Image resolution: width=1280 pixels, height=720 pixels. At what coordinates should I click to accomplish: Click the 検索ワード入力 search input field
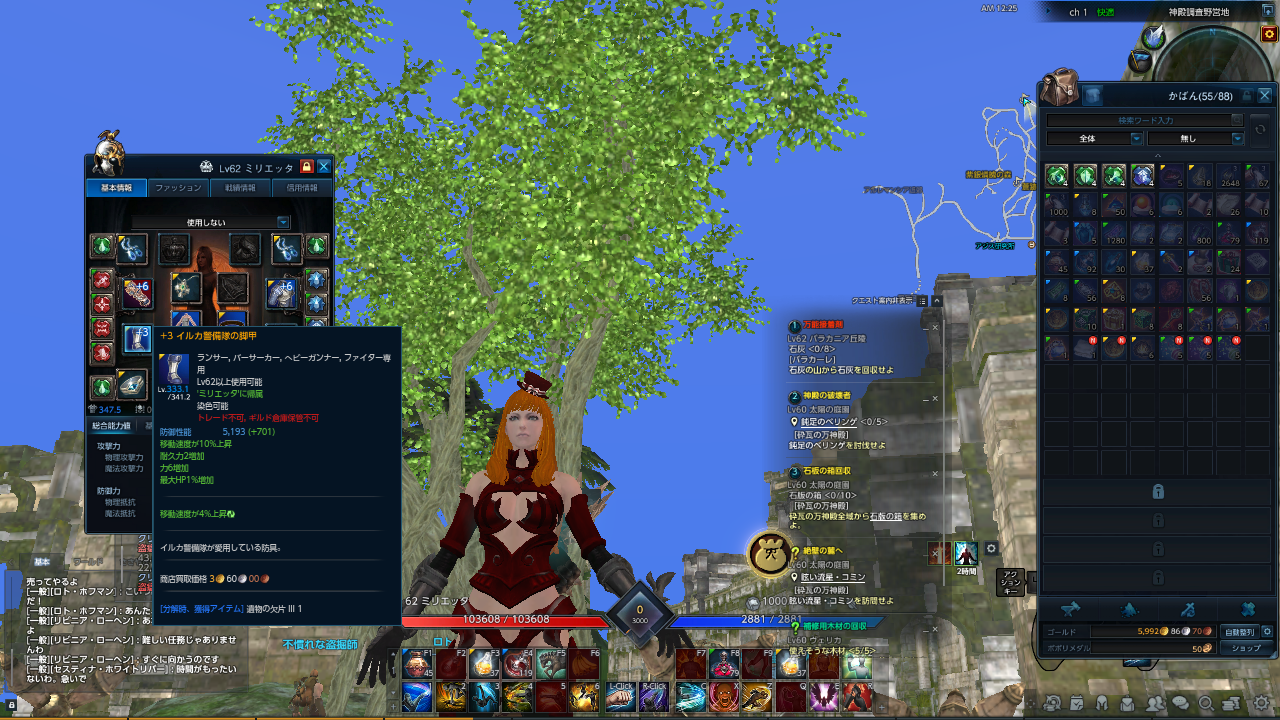tap(1145, 119)
